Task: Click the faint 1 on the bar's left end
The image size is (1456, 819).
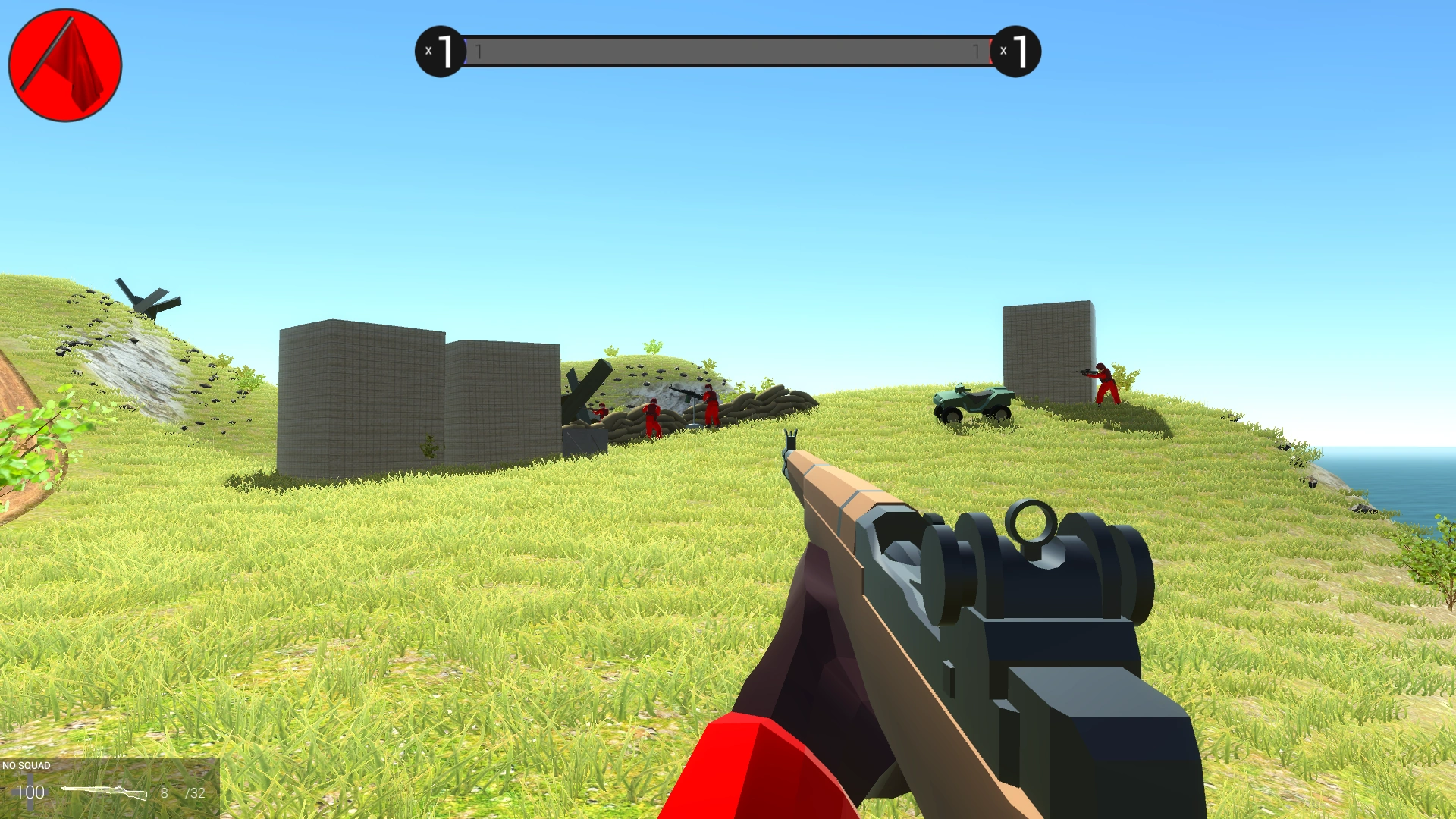Action: click(477, 50)
